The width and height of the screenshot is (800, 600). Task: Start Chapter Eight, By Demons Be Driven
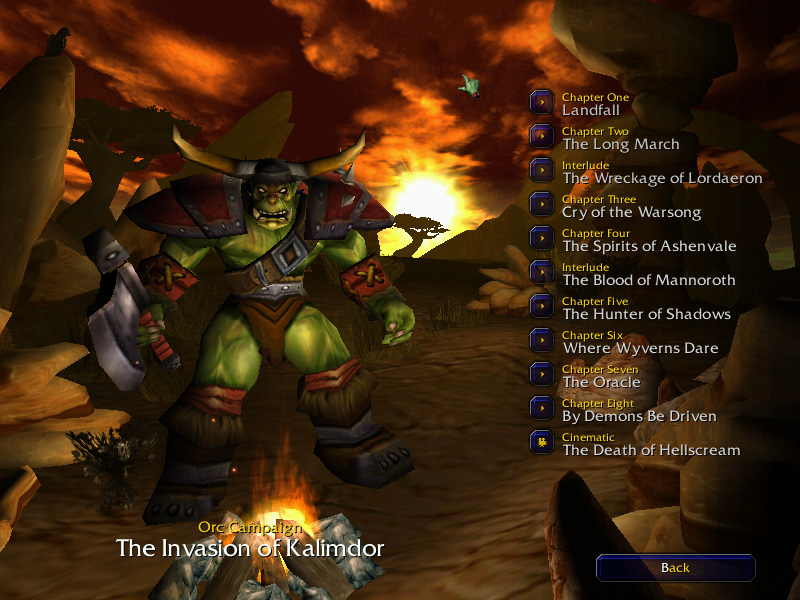(x=542, y=408)
